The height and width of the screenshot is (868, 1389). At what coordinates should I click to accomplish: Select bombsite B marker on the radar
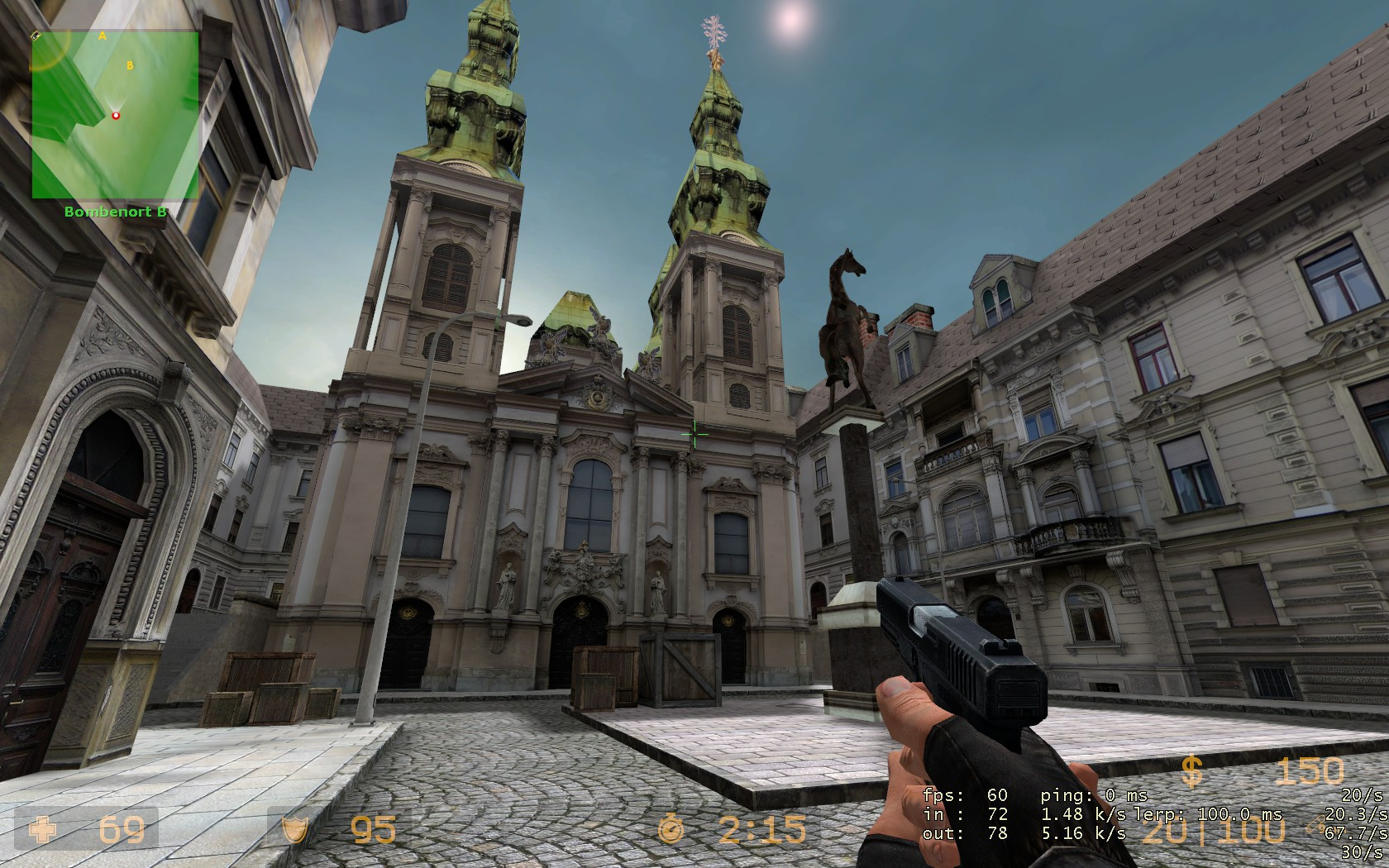tap(129, 65)
